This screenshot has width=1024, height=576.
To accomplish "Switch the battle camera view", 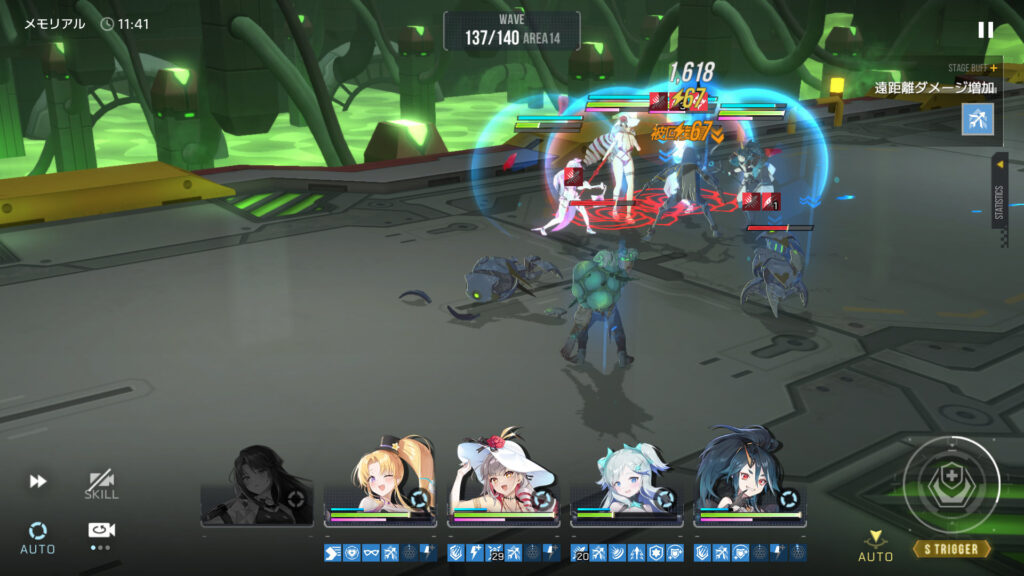I will 100,532.
